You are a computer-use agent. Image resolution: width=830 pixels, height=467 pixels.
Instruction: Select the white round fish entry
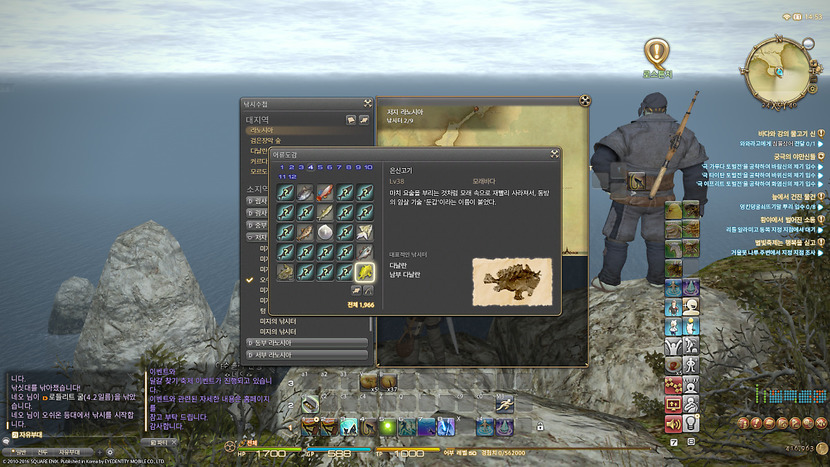point(325,231)
